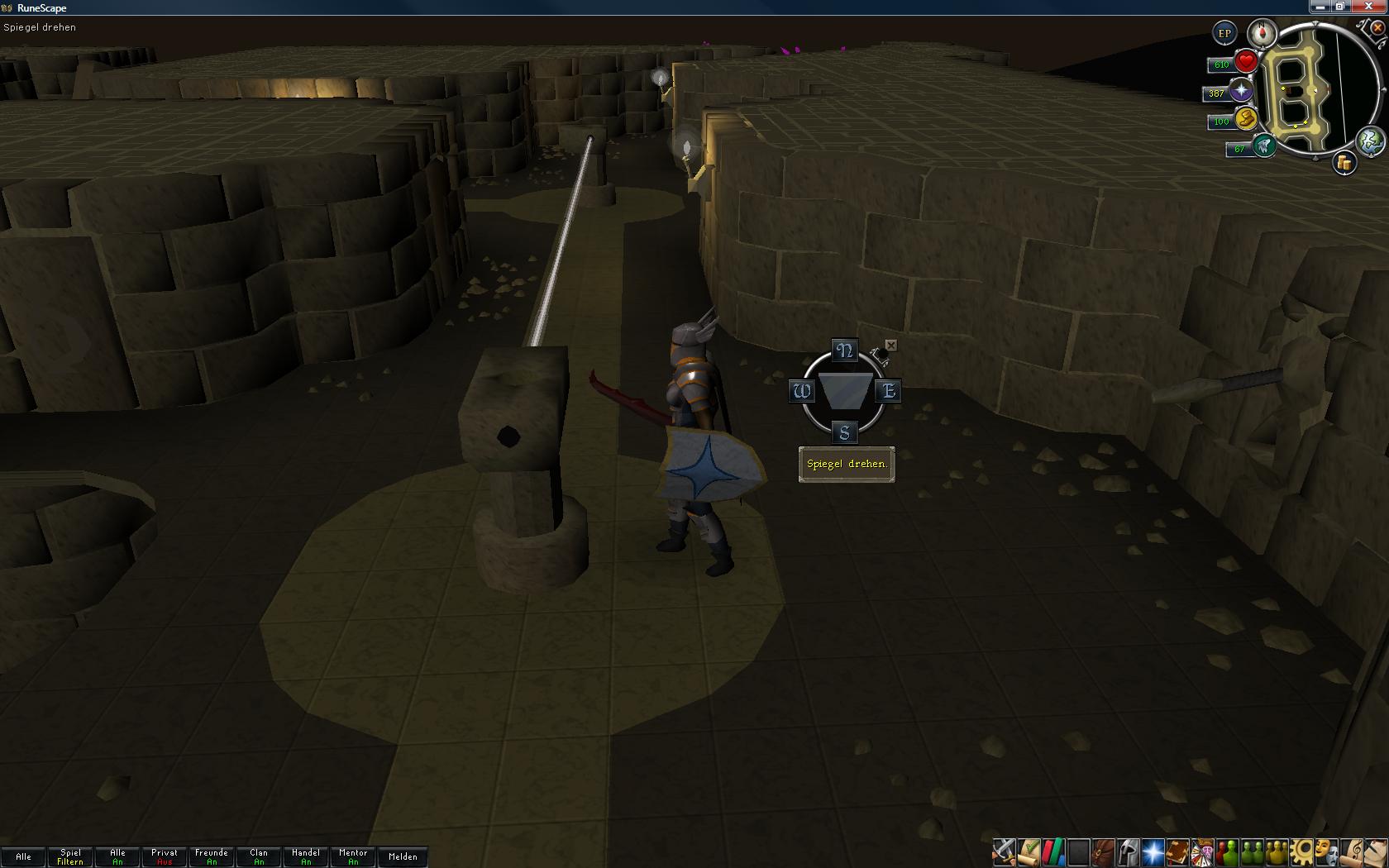Screen dimensions: 1389x868
Task: Open the Spiel Filtern chat tab
Action: pos(70,856)
